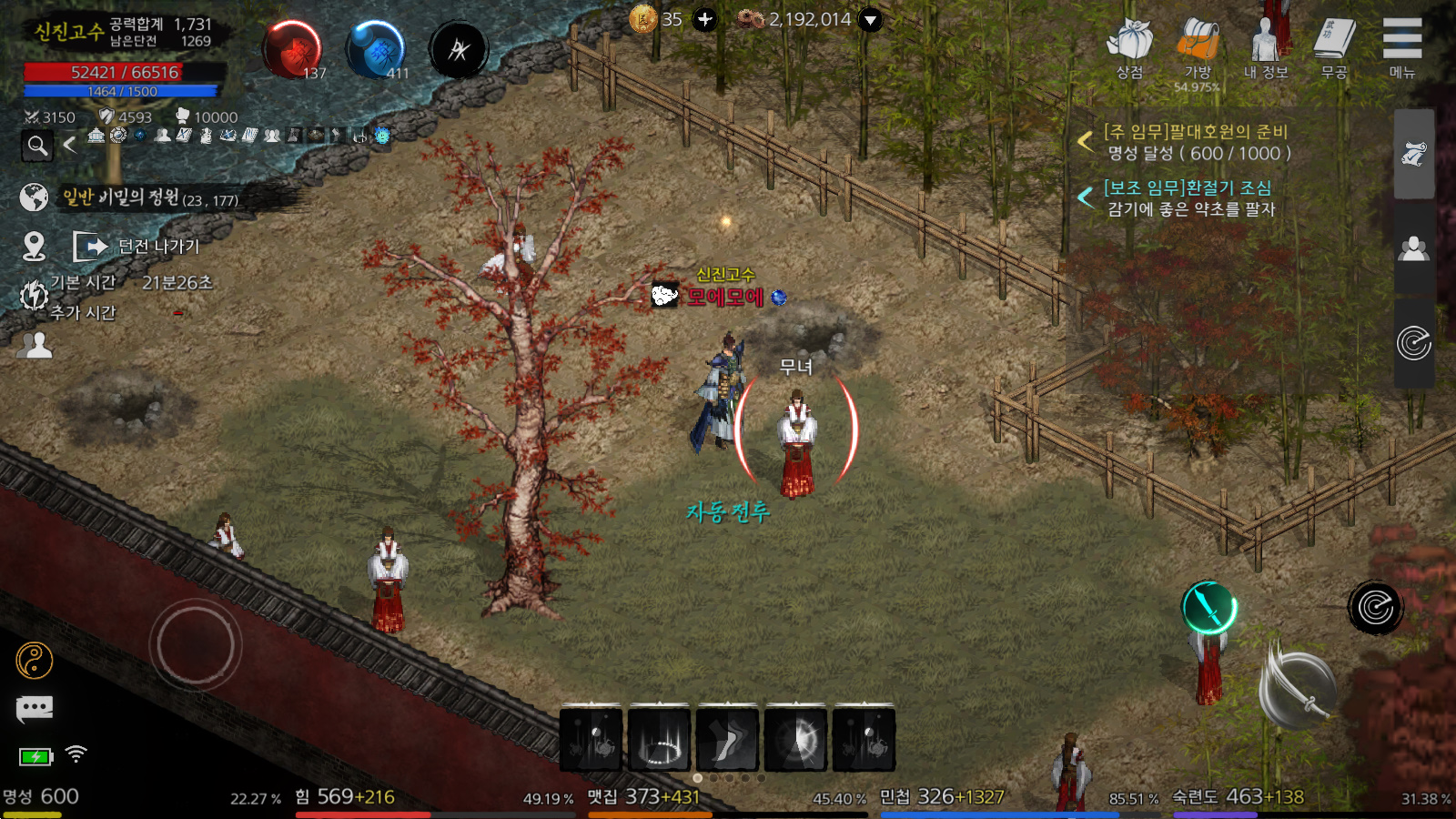Activate the first skill bar slot

591,738
